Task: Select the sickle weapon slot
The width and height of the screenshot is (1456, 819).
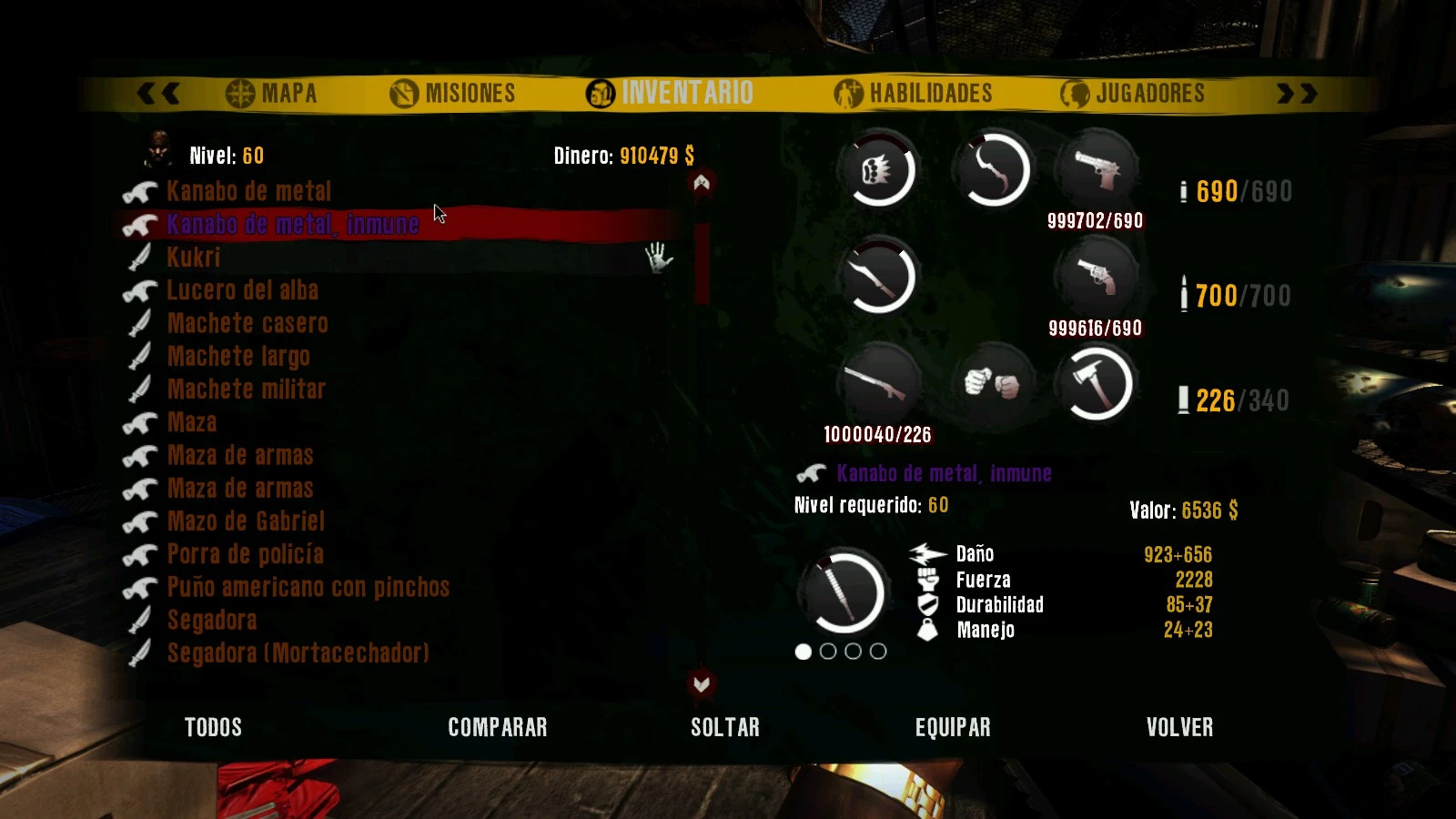Action: click(992, 170)
